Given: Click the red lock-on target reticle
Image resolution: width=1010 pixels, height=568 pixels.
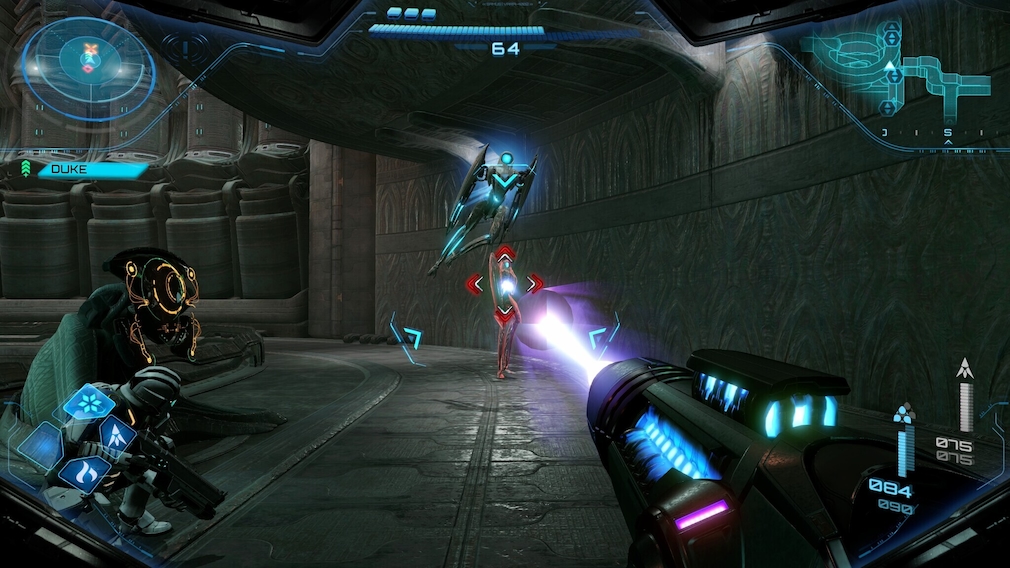Looking at the screenshot, I should click(506, 285).
